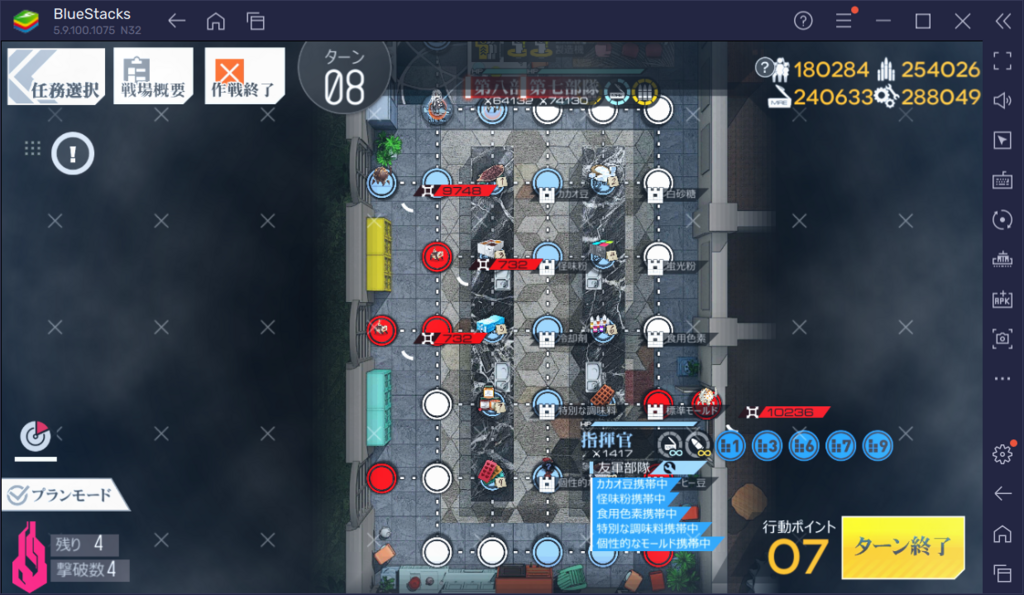Open BlueStacks home screen
The height and width of the screenshot is (595, 1024).
click(x=216, y=21)
